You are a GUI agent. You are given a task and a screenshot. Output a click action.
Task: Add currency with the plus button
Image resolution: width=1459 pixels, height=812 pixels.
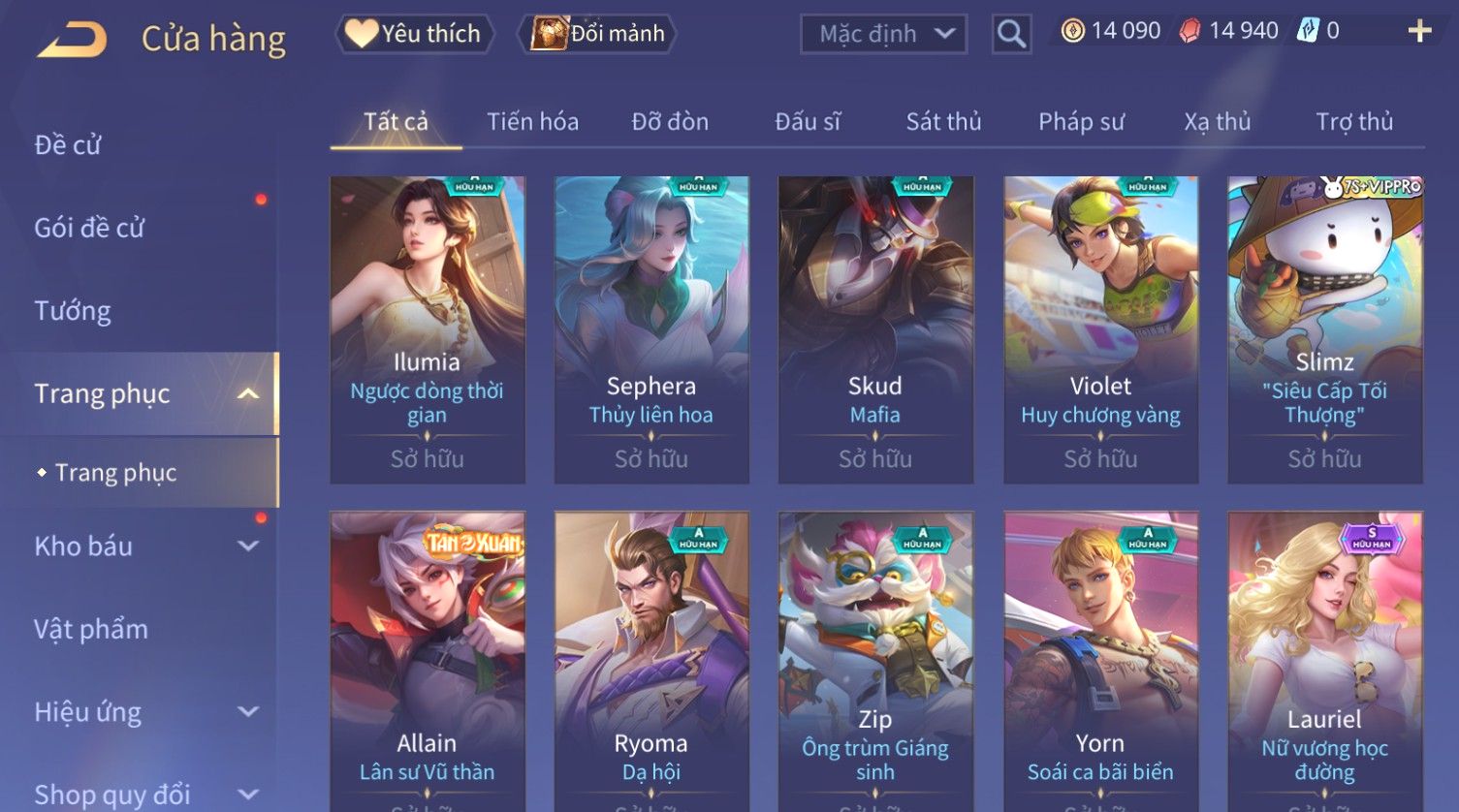1419,32
